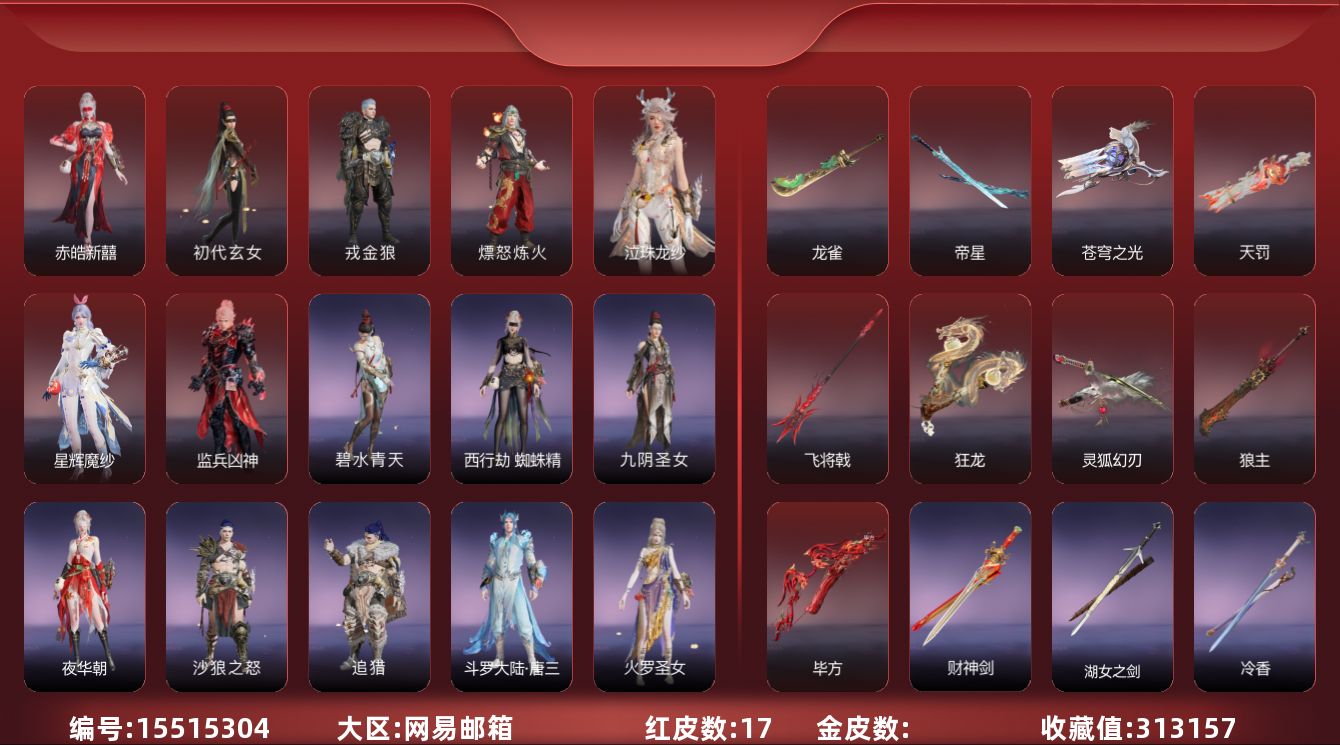Click the 帝星 weapon card
1340x745 pixels.
coord(970,180)
